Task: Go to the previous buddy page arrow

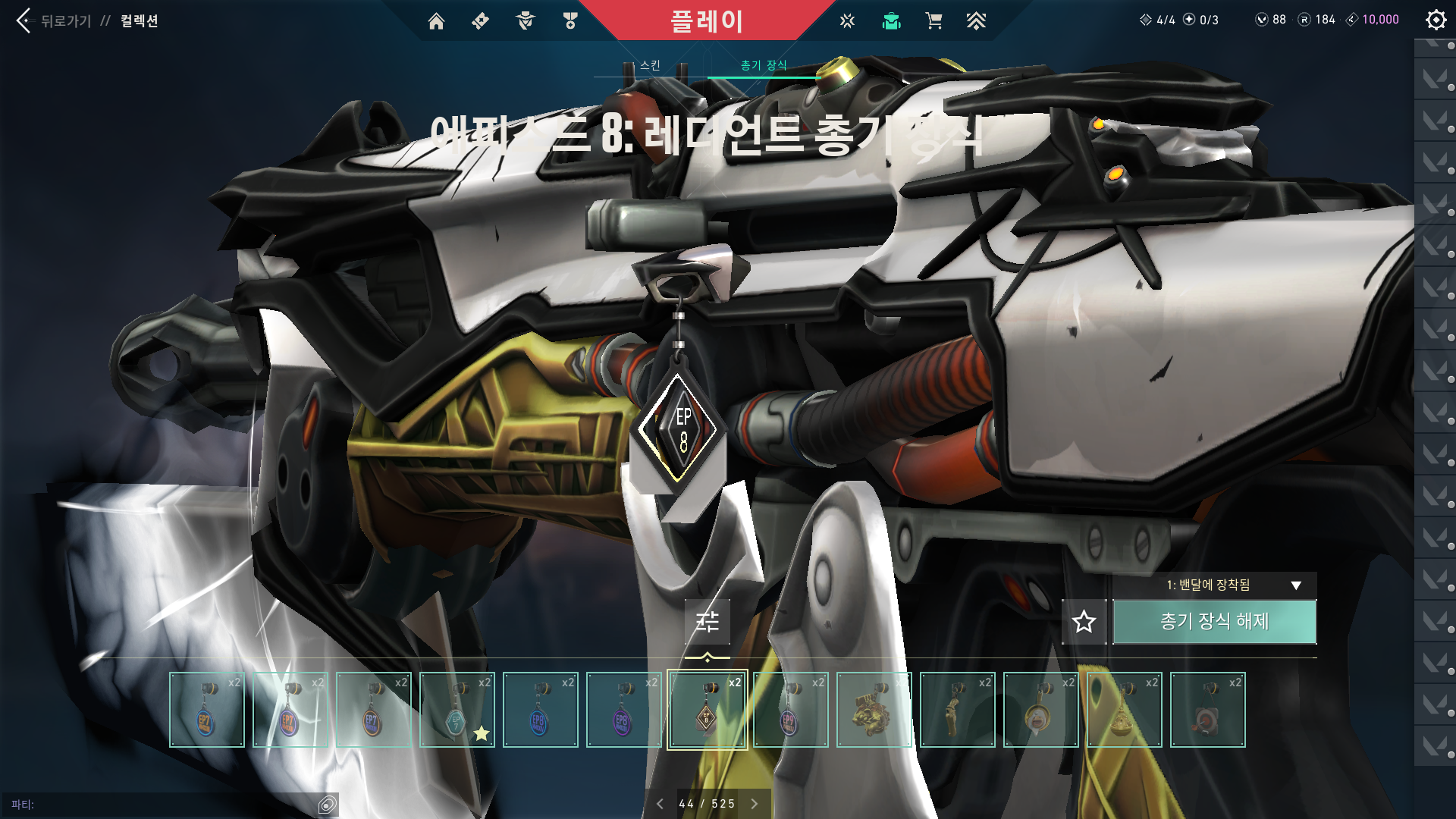Action: pyautogui.click(x=660, y=804)
